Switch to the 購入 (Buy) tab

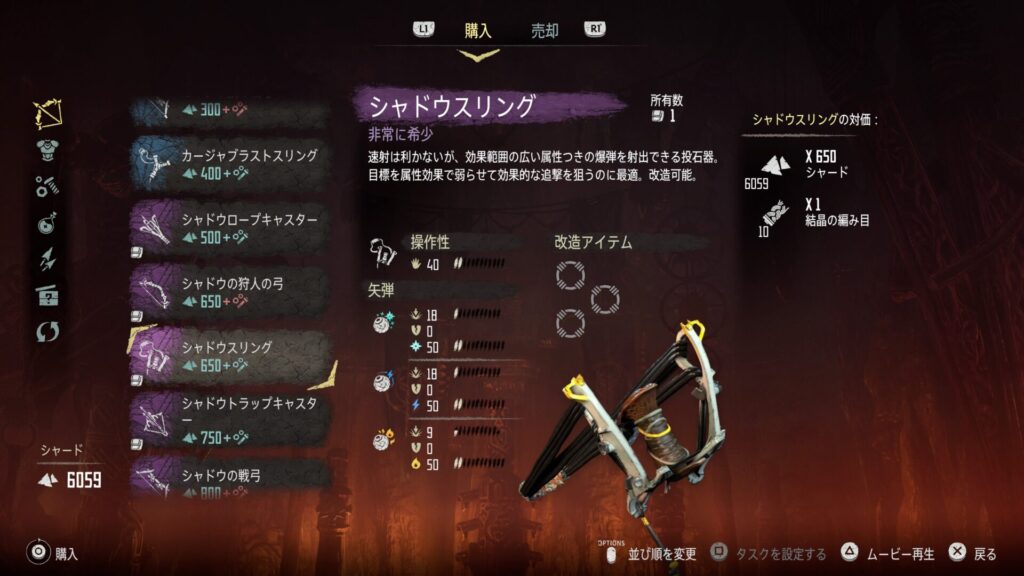pyautogui.click(x=478, y=31)
